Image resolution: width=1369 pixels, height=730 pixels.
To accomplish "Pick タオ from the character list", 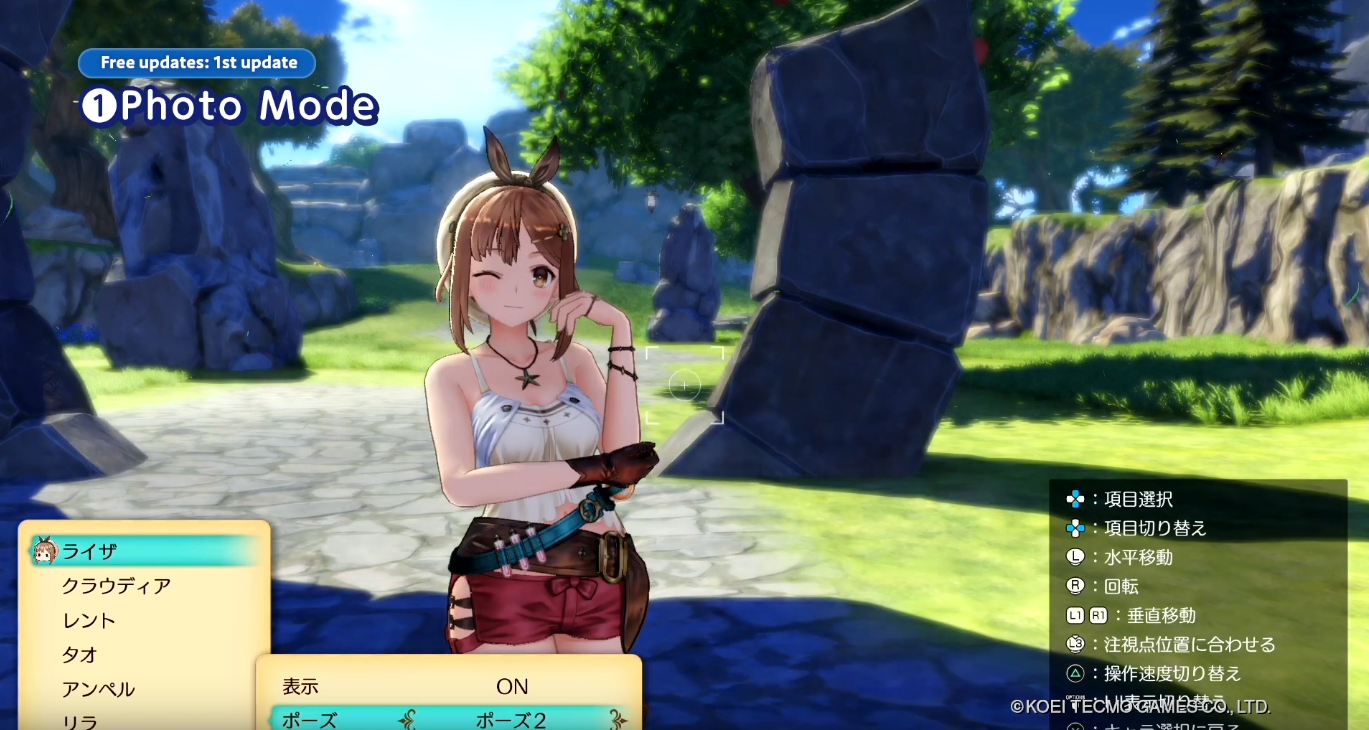I will pos(80,655).
